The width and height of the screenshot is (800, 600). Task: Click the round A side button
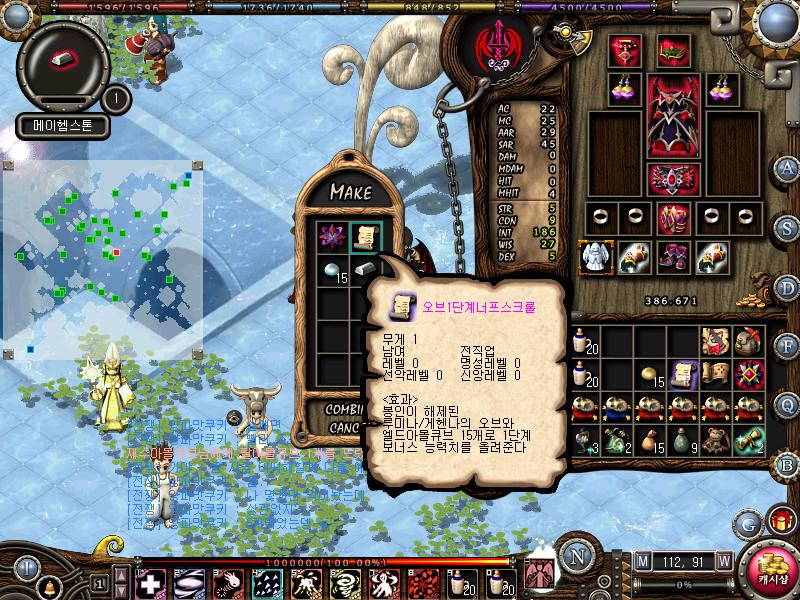[787, 168]
